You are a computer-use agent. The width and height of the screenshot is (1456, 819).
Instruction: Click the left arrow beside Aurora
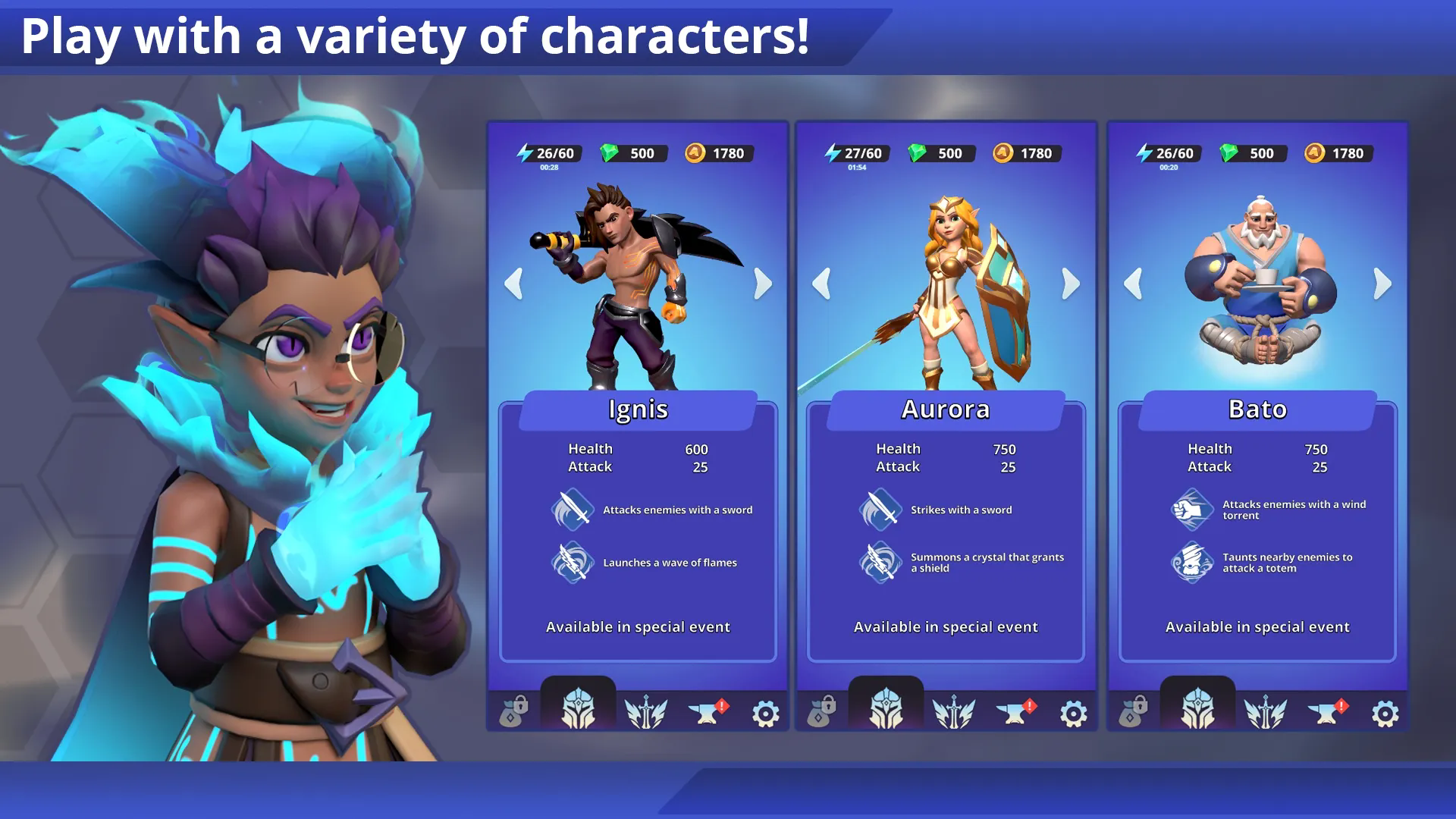(x=821, y=284)
